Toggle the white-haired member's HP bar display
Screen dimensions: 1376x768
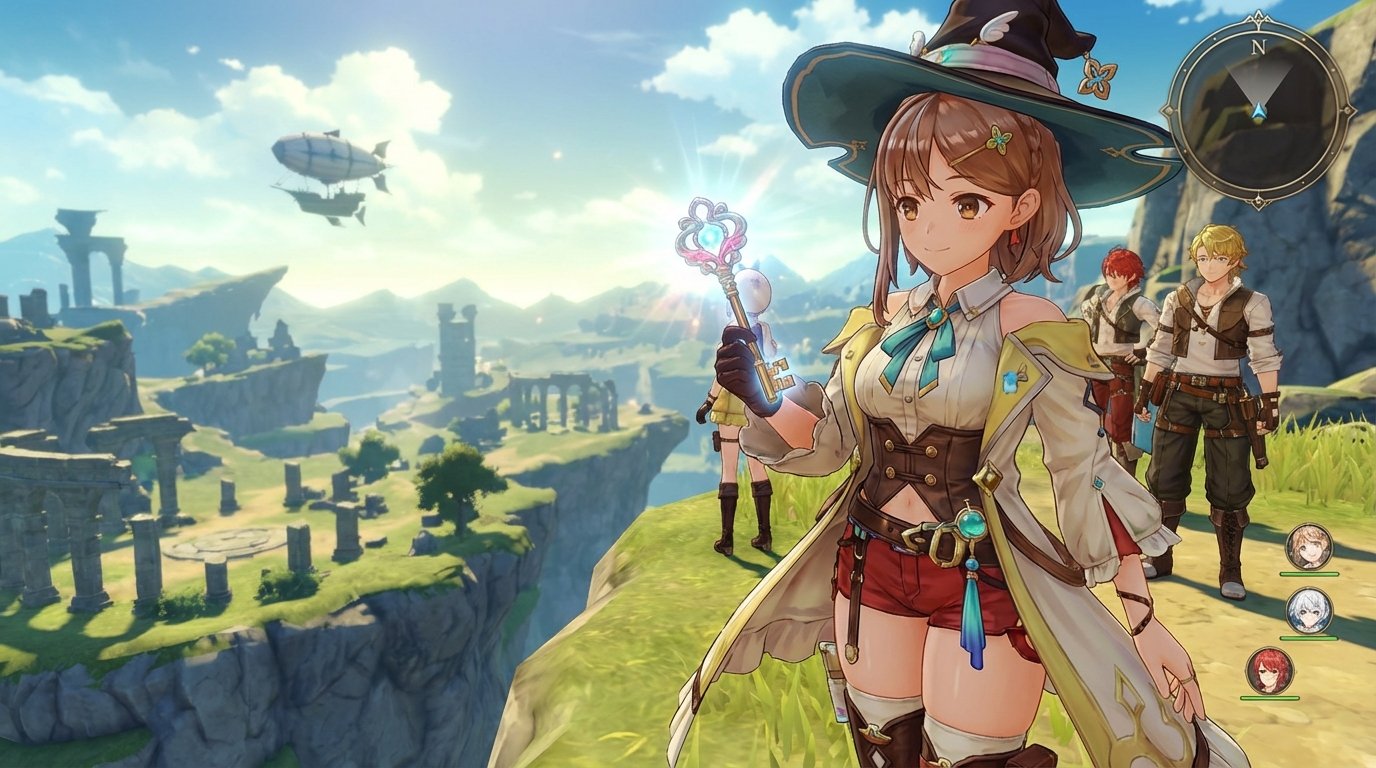tap(1307, 637)
